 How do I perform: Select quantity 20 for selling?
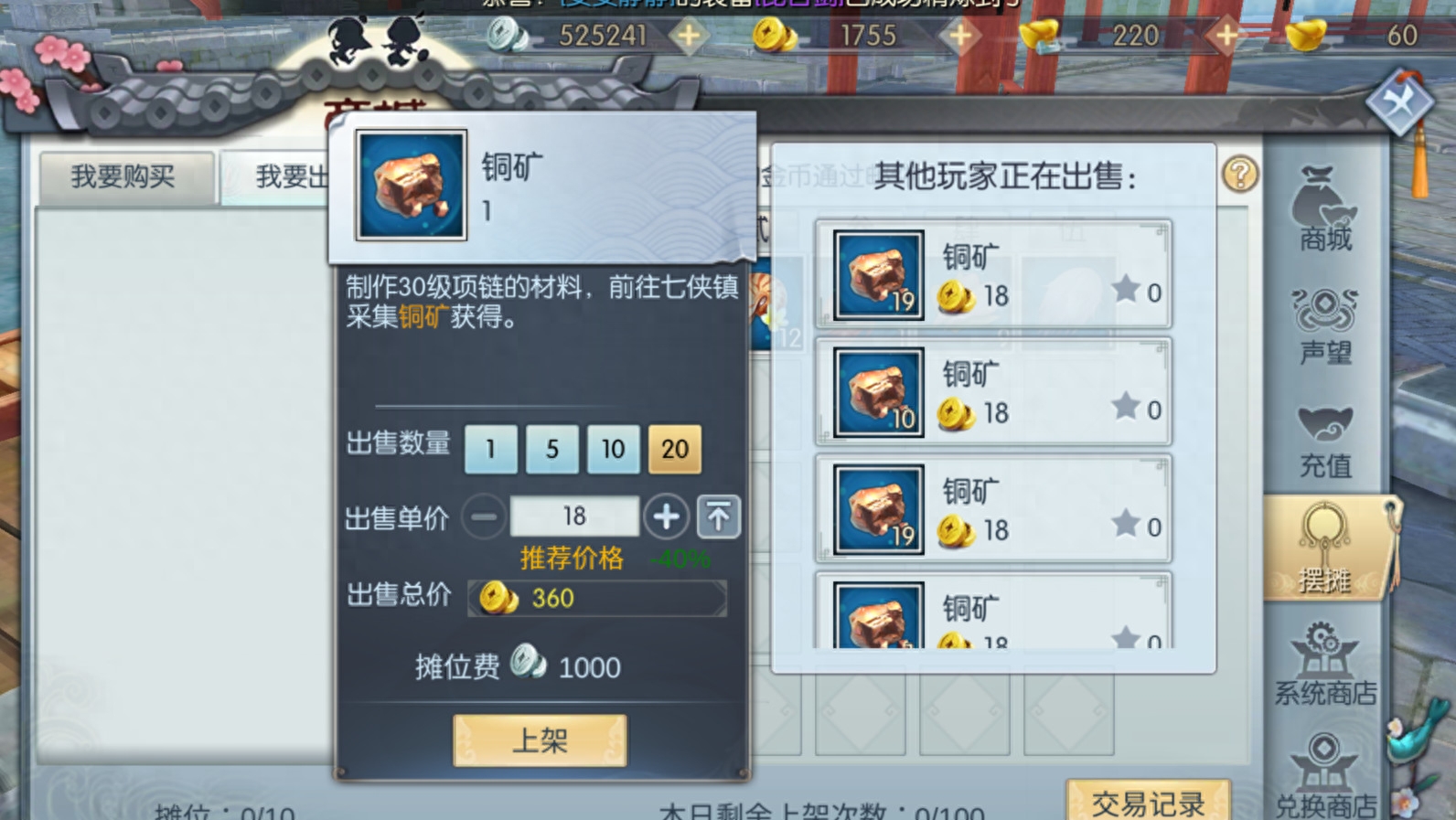pyautogui.click(x=674, y=449)
